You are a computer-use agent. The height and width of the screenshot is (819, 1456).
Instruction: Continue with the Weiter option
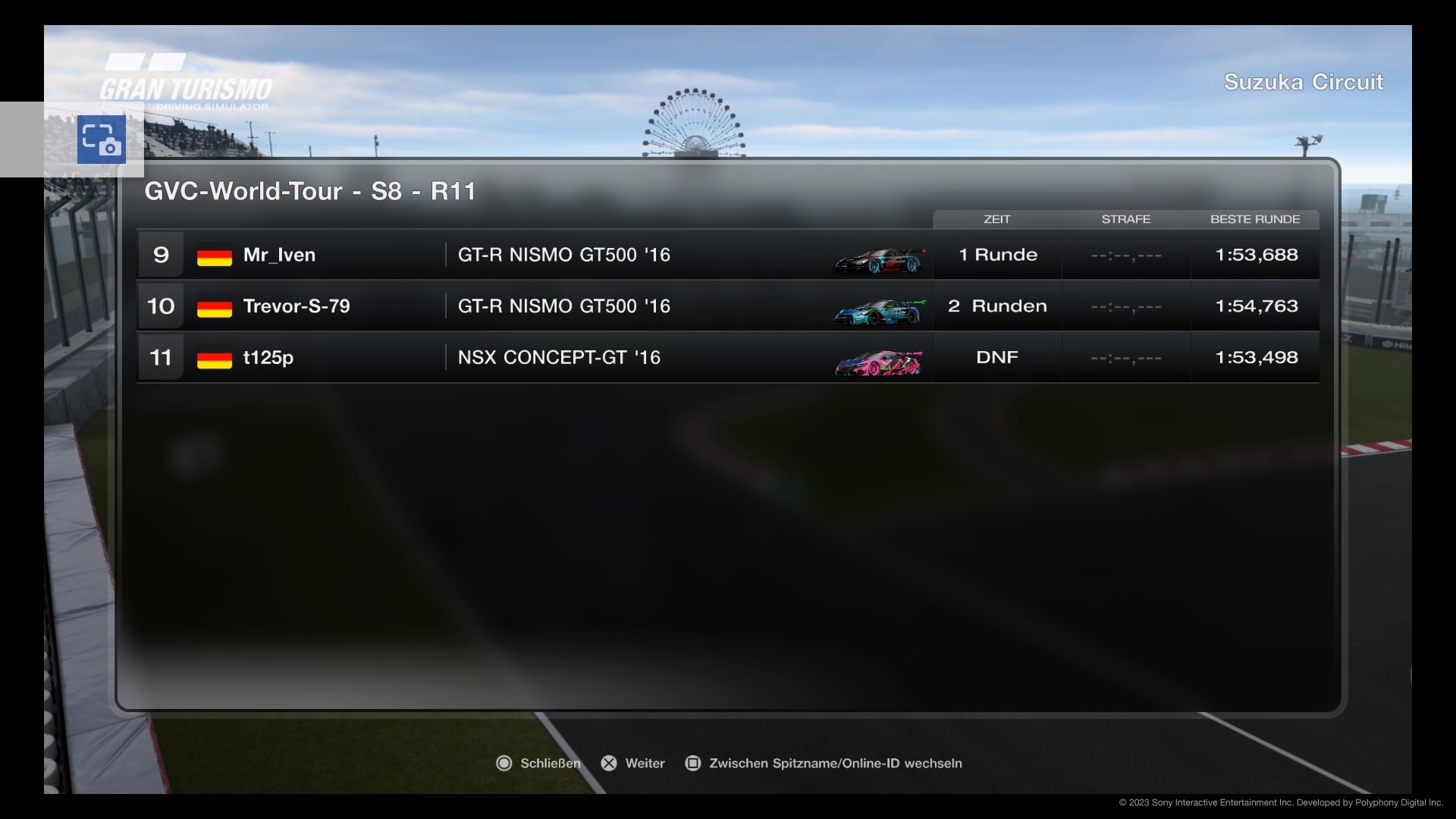point(633,763)
